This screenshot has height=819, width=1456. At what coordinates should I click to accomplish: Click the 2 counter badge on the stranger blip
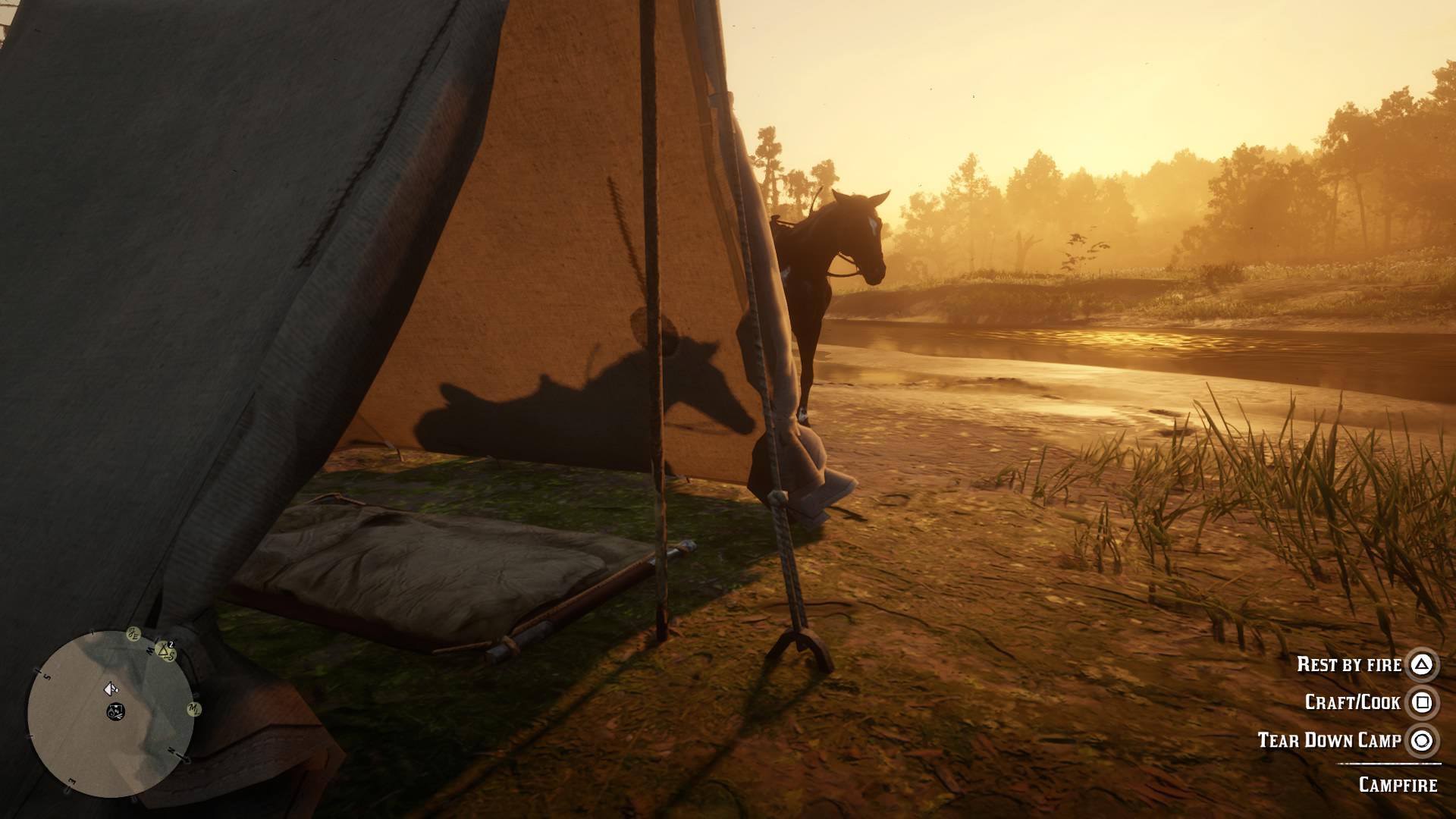171,645
